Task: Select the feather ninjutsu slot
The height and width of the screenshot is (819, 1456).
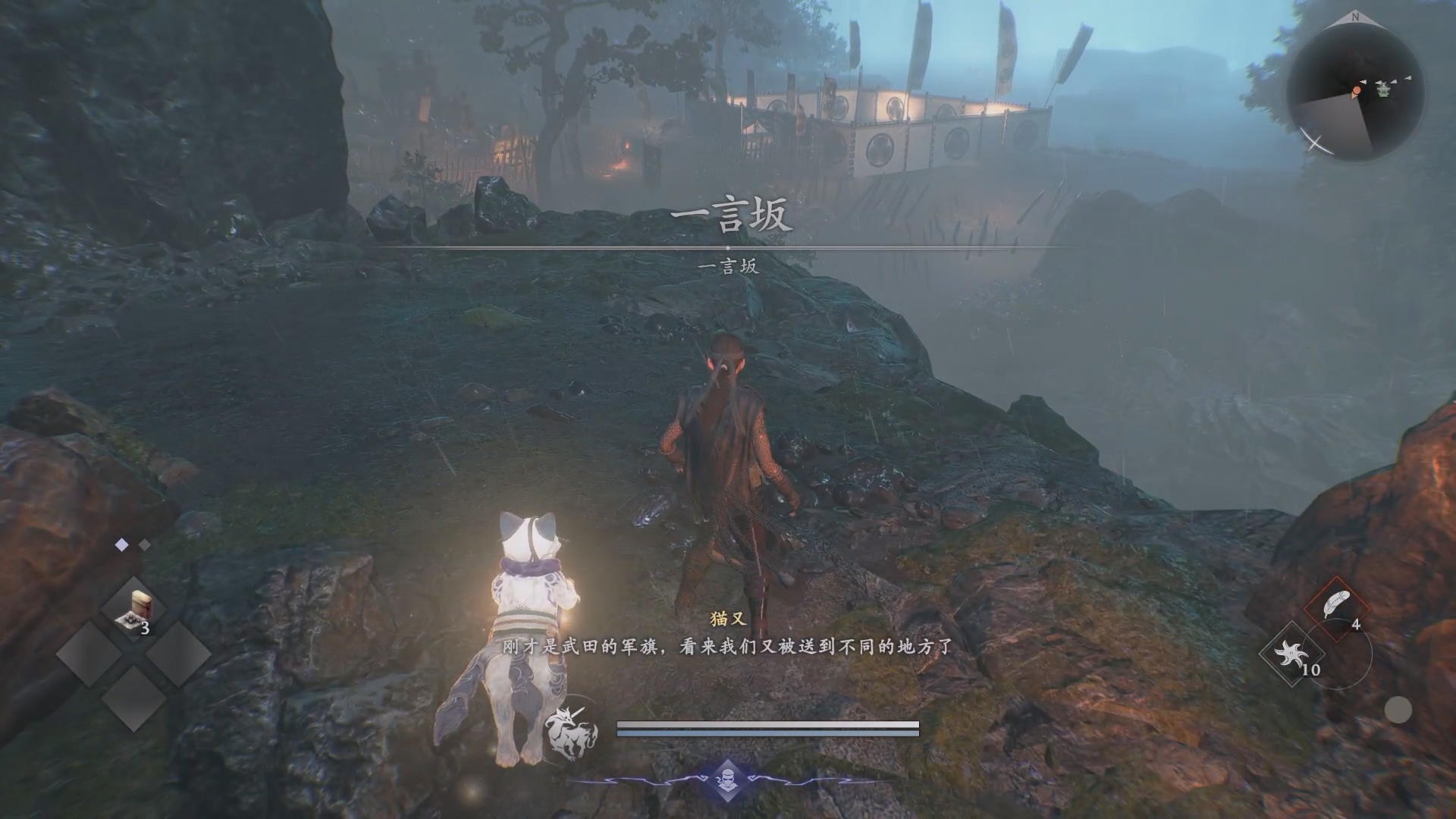Action: click(x=1336, y=608)
